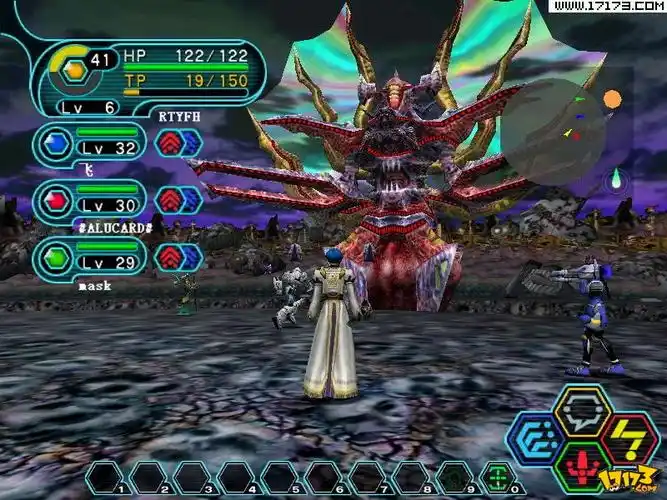Open the speech bubble chat action

click(582, 410)
